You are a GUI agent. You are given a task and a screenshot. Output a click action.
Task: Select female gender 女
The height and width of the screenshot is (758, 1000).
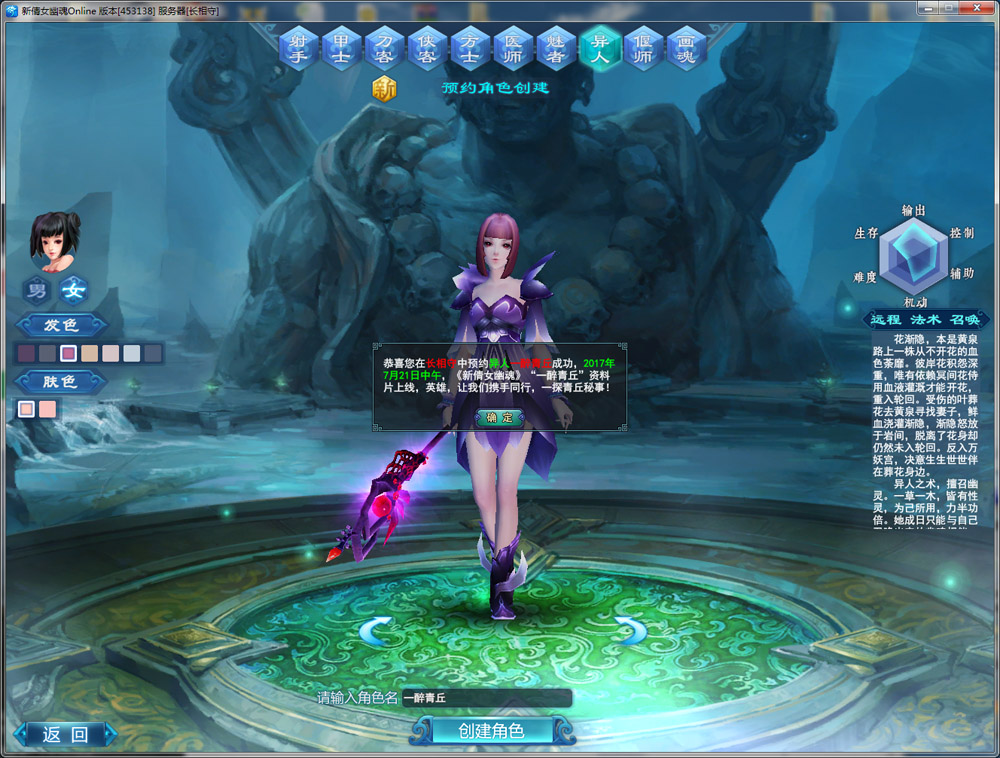74,291
